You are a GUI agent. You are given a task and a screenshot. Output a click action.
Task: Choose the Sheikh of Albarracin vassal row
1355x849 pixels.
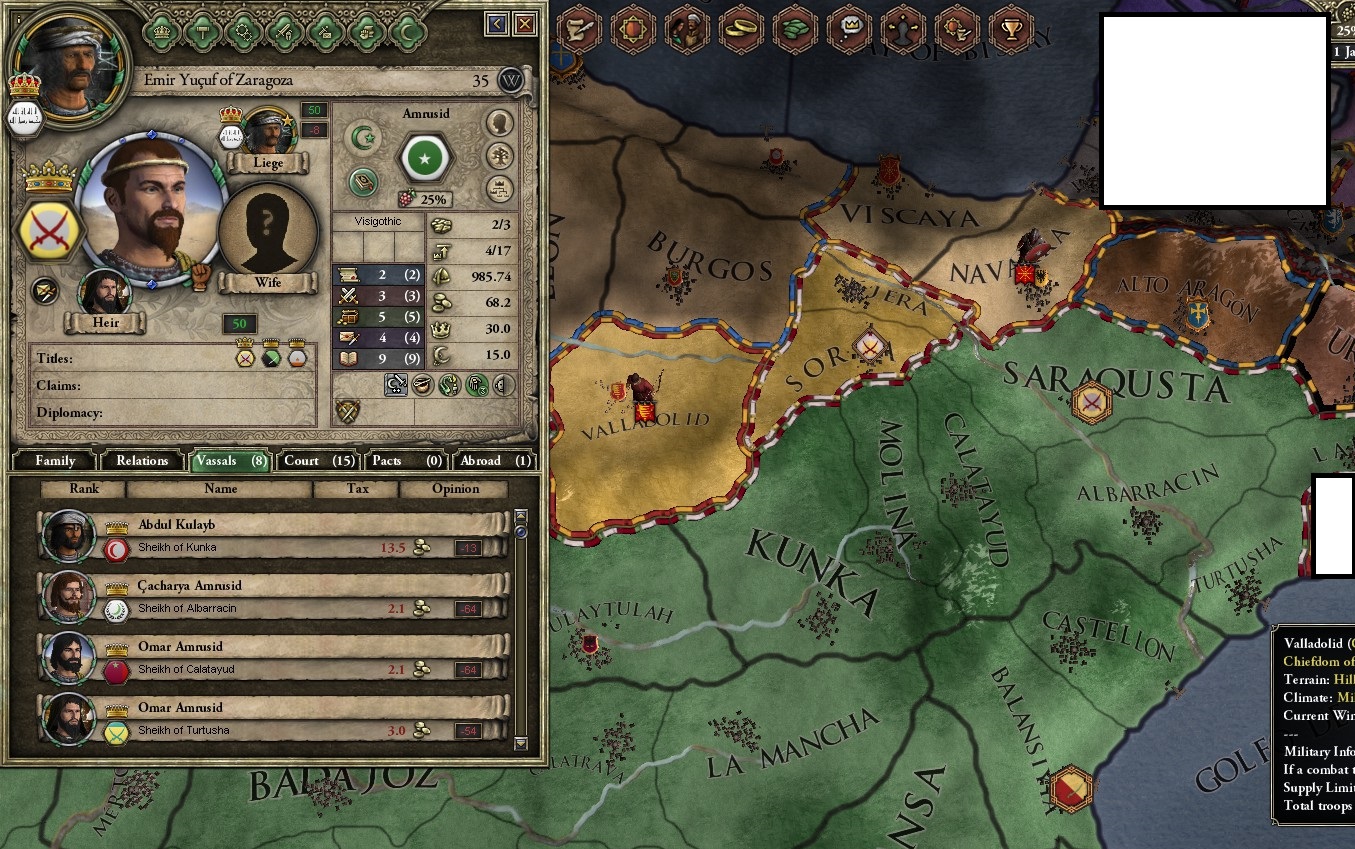[x=270, y=597]
